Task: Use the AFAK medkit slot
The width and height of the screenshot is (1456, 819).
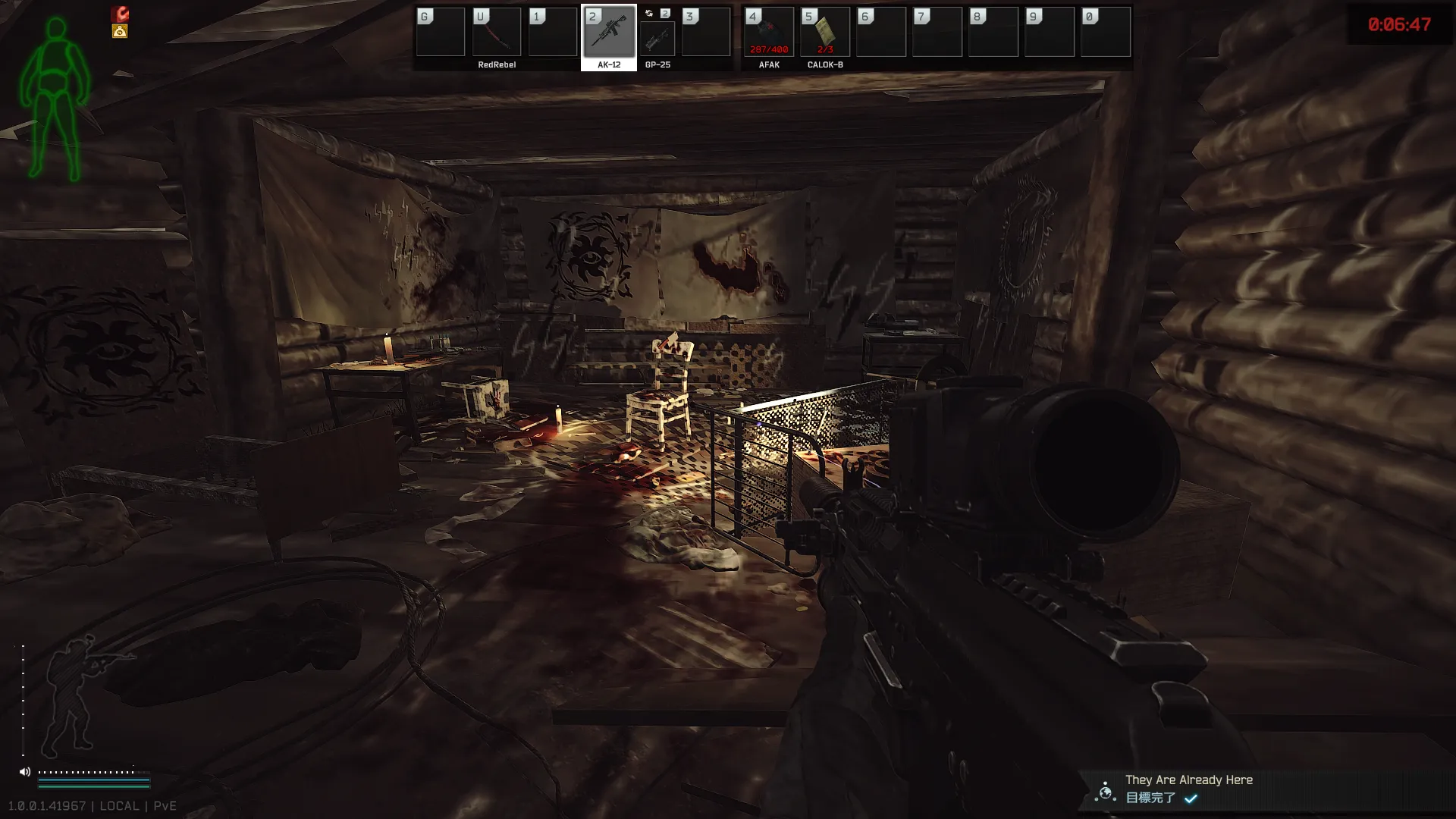Action: click(x=769, y=33)
